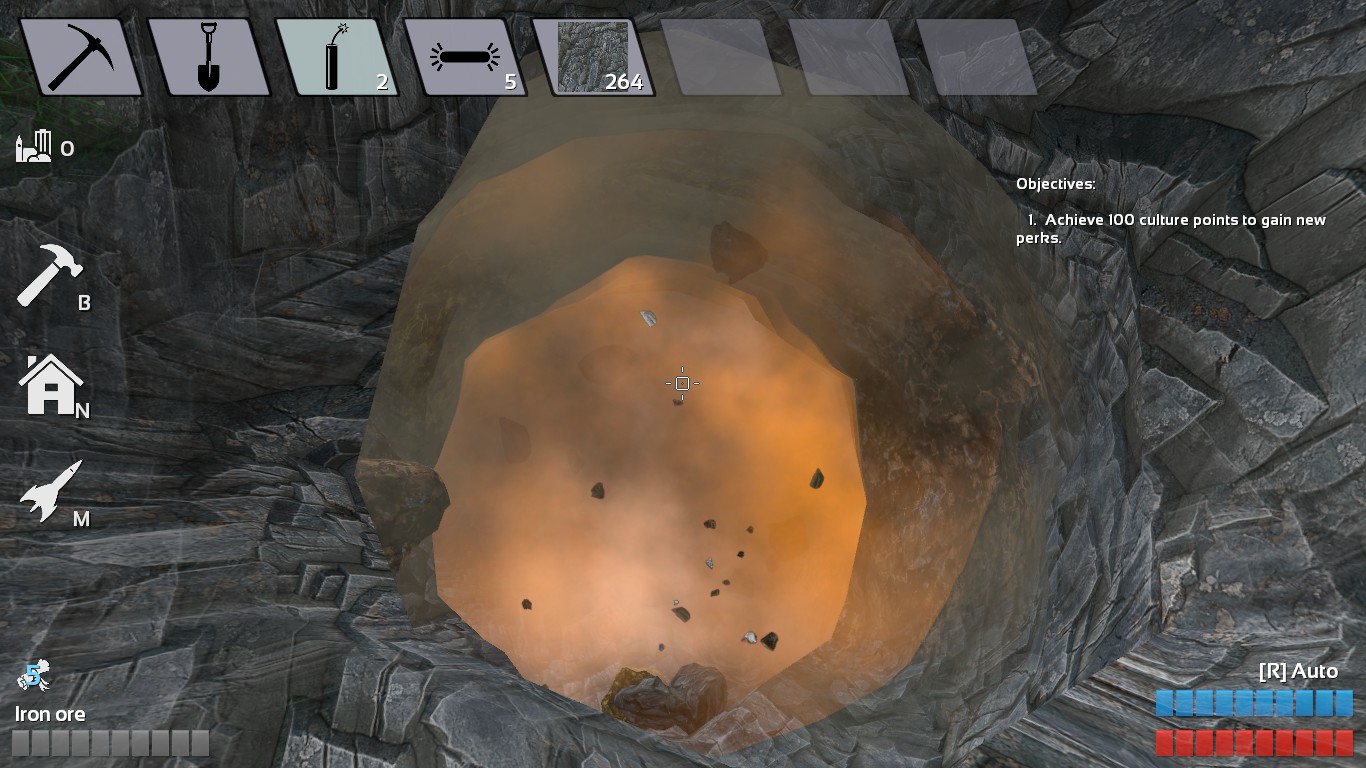Viewport: 1366px width, 768px height.
Task: Click the Auto mode label
Action: click(1297, 671)
